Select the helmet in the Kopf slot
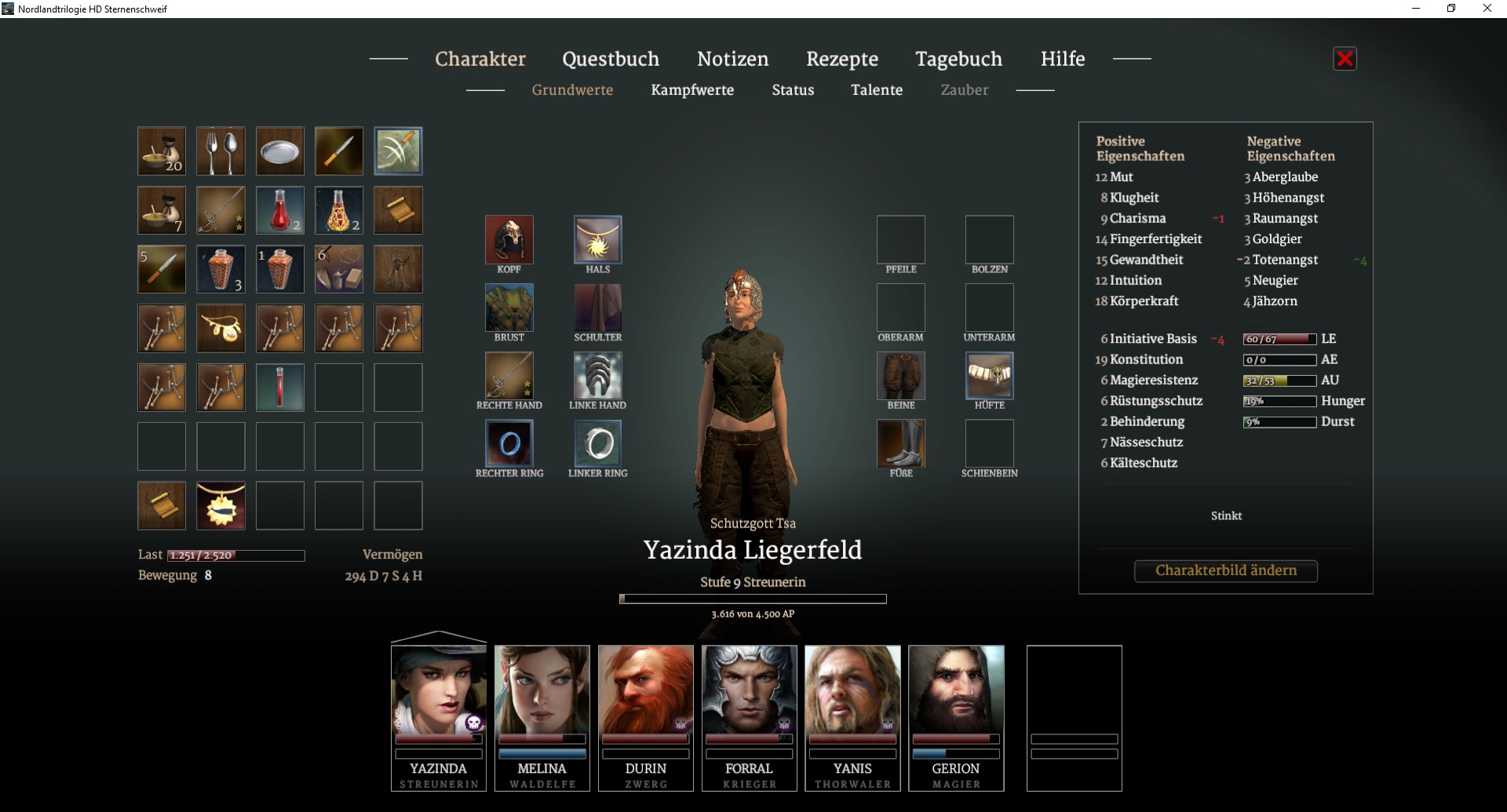The width and height of the screenshot is (1507, 812). (509, 239)
